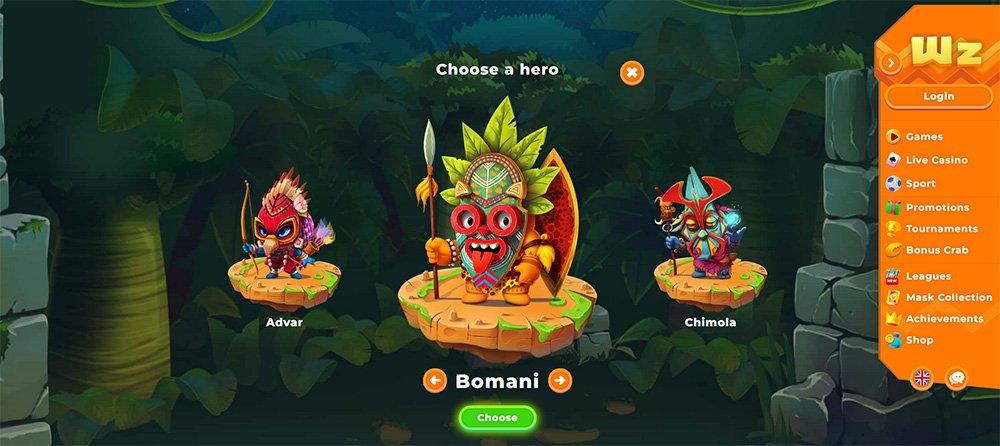Image resolution: width=1000 pixels, height=446 pixels.
Task: Open the Bonus Crab entry
Action: (x=936, y=250)
